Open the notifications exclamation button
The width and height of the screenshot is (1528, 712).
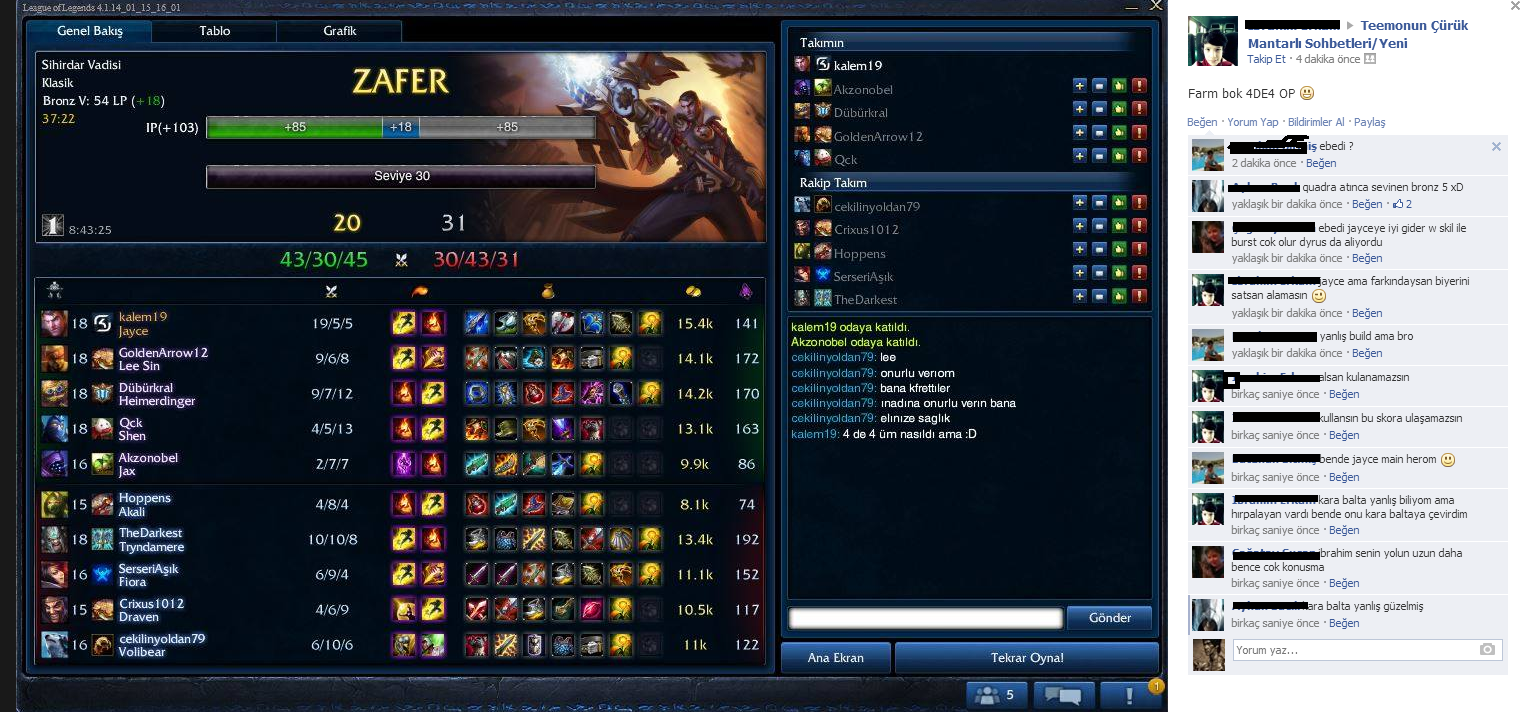(x=1130, y=694)
